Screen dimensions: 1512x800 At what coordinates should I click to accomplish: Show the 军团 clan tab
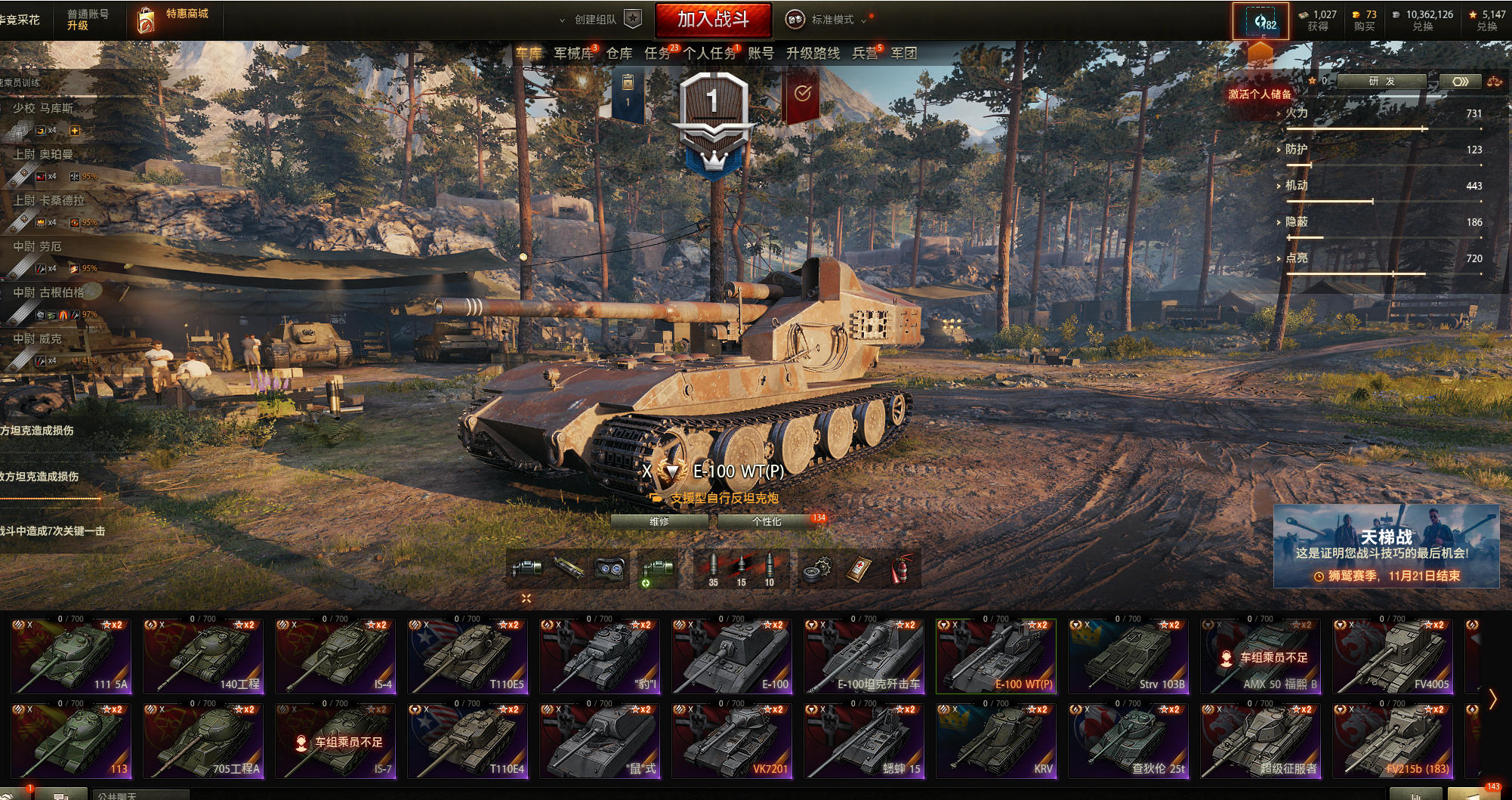click(x=904, y=54)
